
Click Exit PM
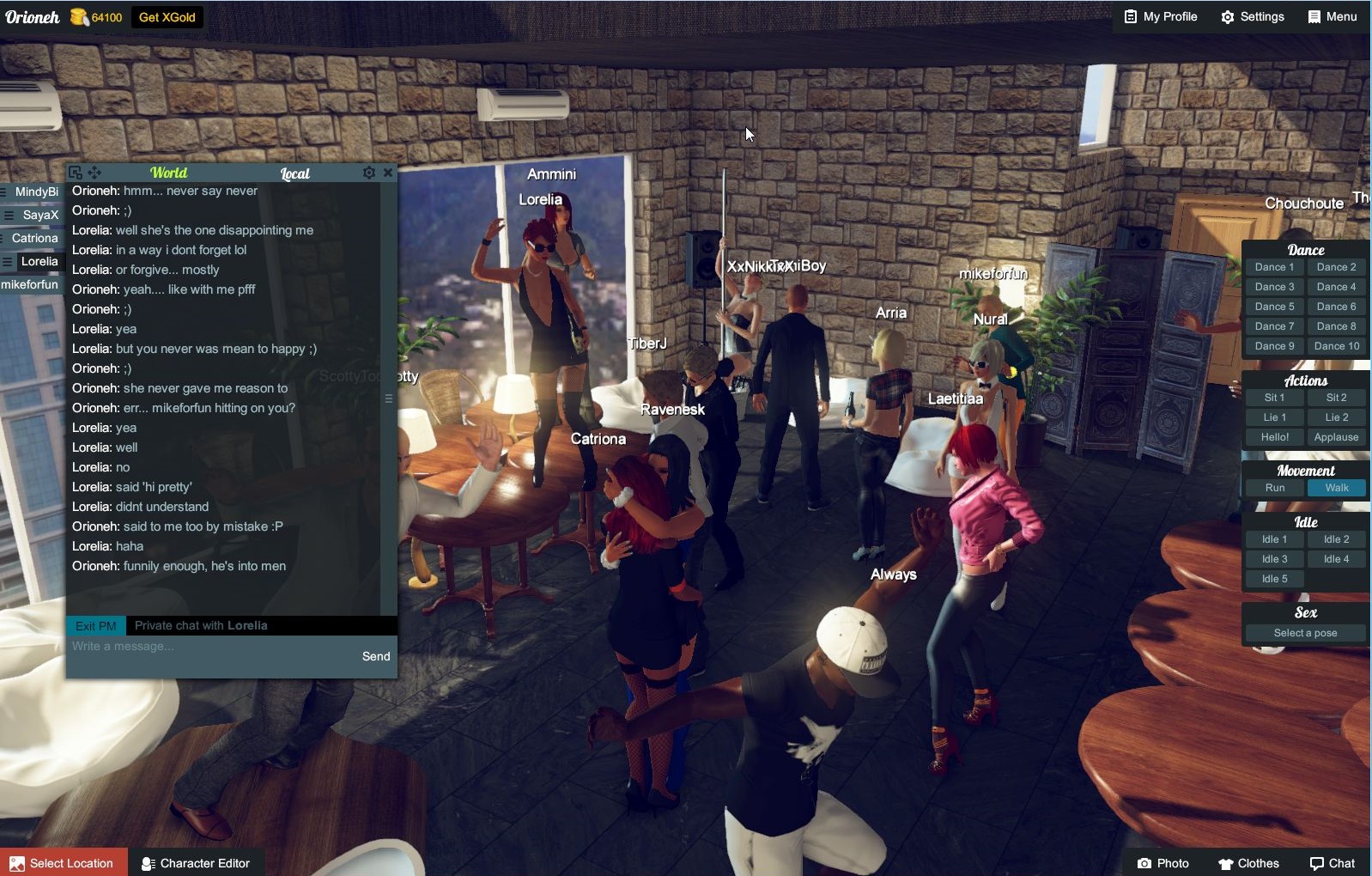[x=94, y=625]
